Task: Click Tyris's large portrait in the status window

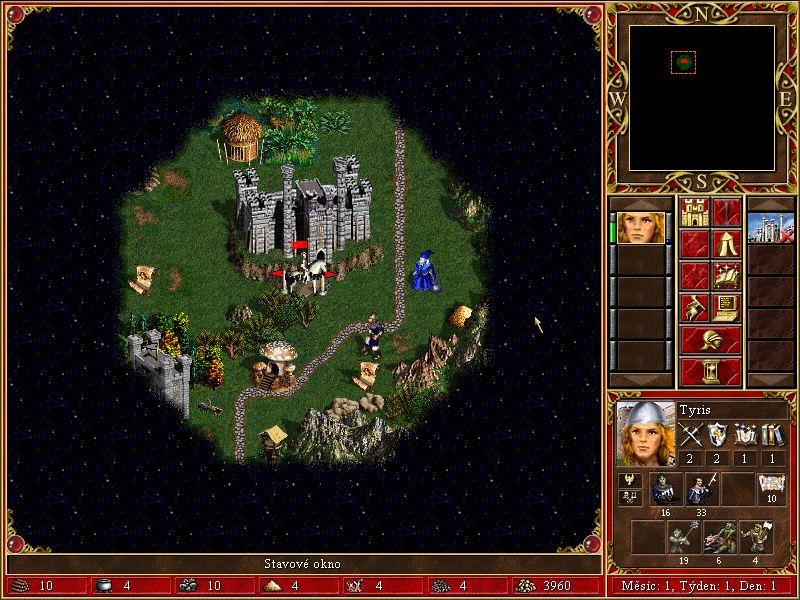Action: (x=645, y=434)
